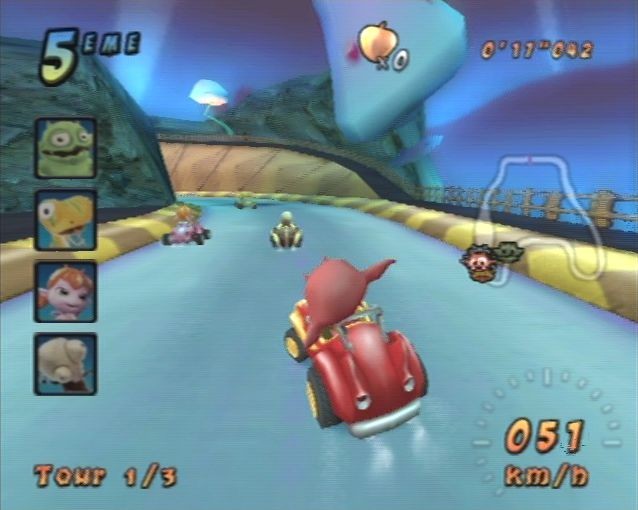The width and height of the screenshot is (638, 510).
Task: Click the red racer marker on the minimap
Action: coord(477,263)
